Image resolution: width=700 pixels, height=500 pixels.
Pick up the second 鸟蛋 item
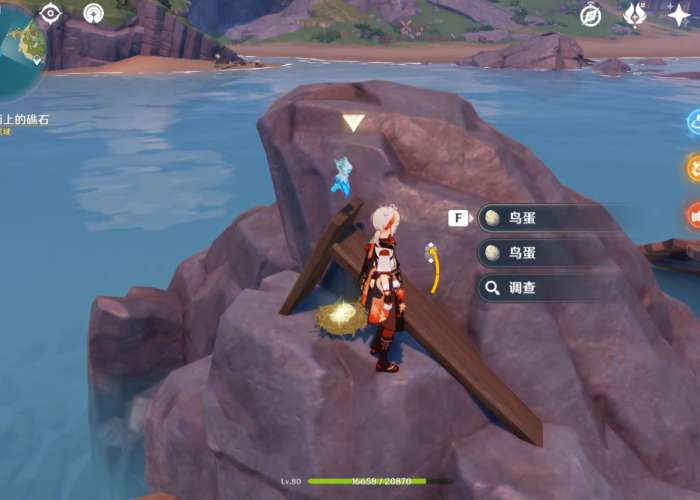[545, 253]
